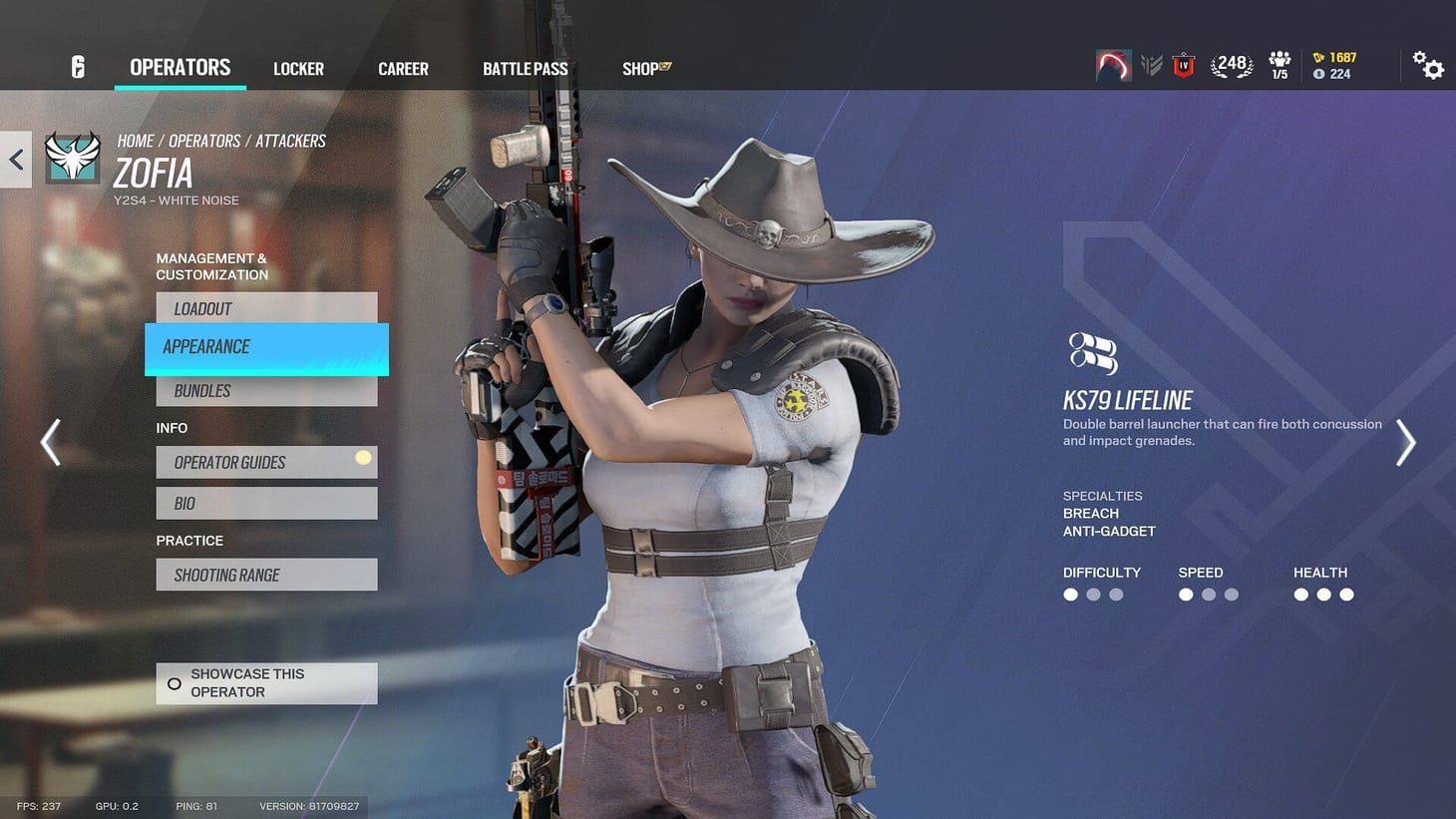
Task: Click the back arrow on left edge
Action: [14, 159]
